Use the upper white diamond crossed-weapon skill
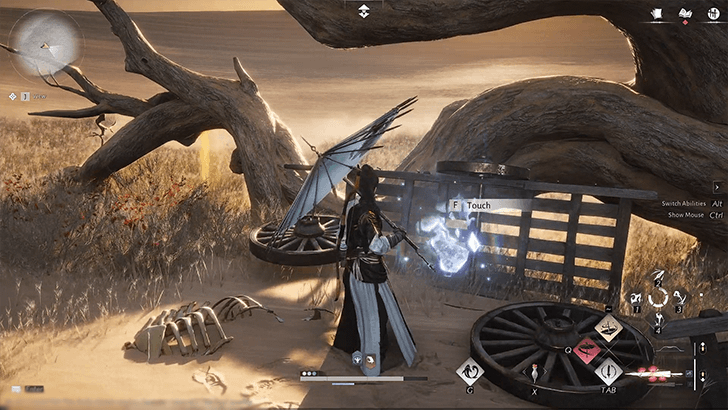The image size is (728, 410). pyautogui.click(x=608, y=326)
